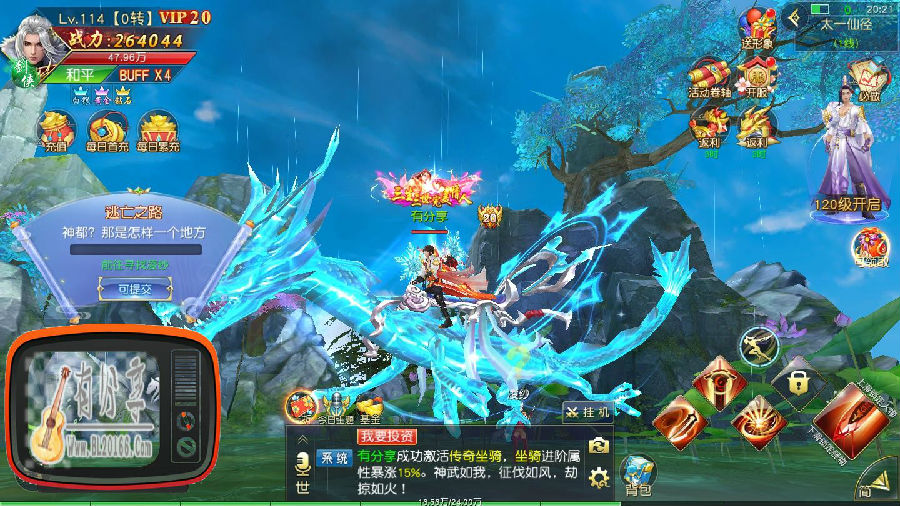This screenshot has height=506, width=900.
Task: Open the 背包 backpack
Action: coord(638,474)
